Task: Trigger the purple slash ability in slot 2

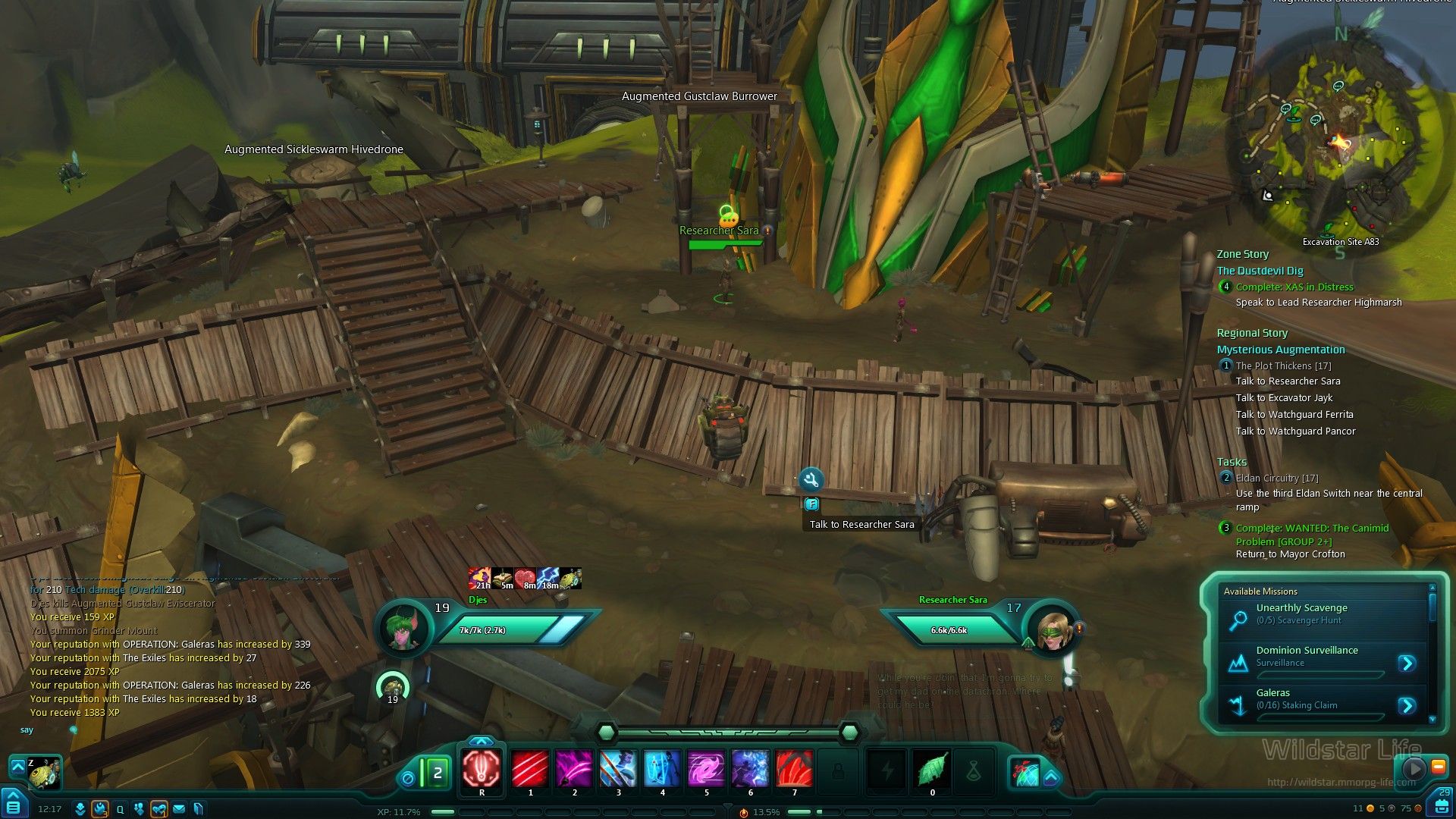Action: click(x=574, y=770)
